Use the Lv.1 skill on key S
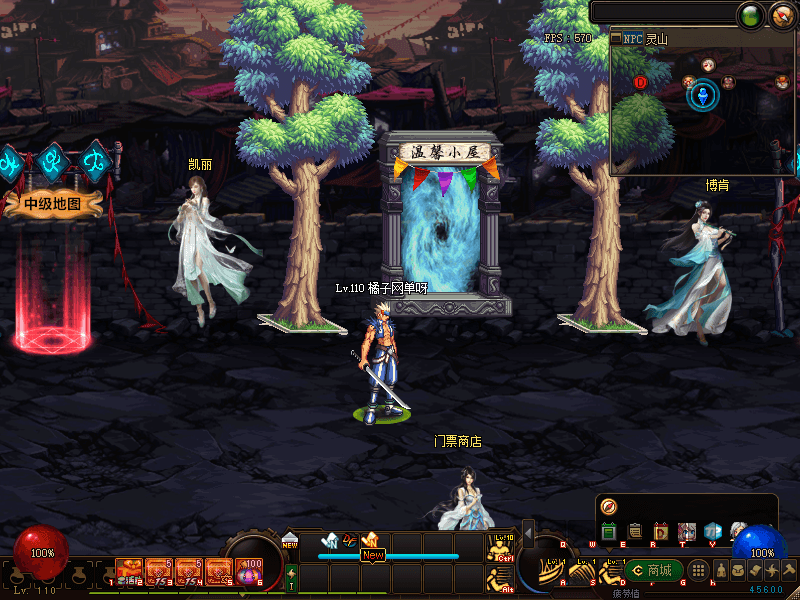 (582, 570)
